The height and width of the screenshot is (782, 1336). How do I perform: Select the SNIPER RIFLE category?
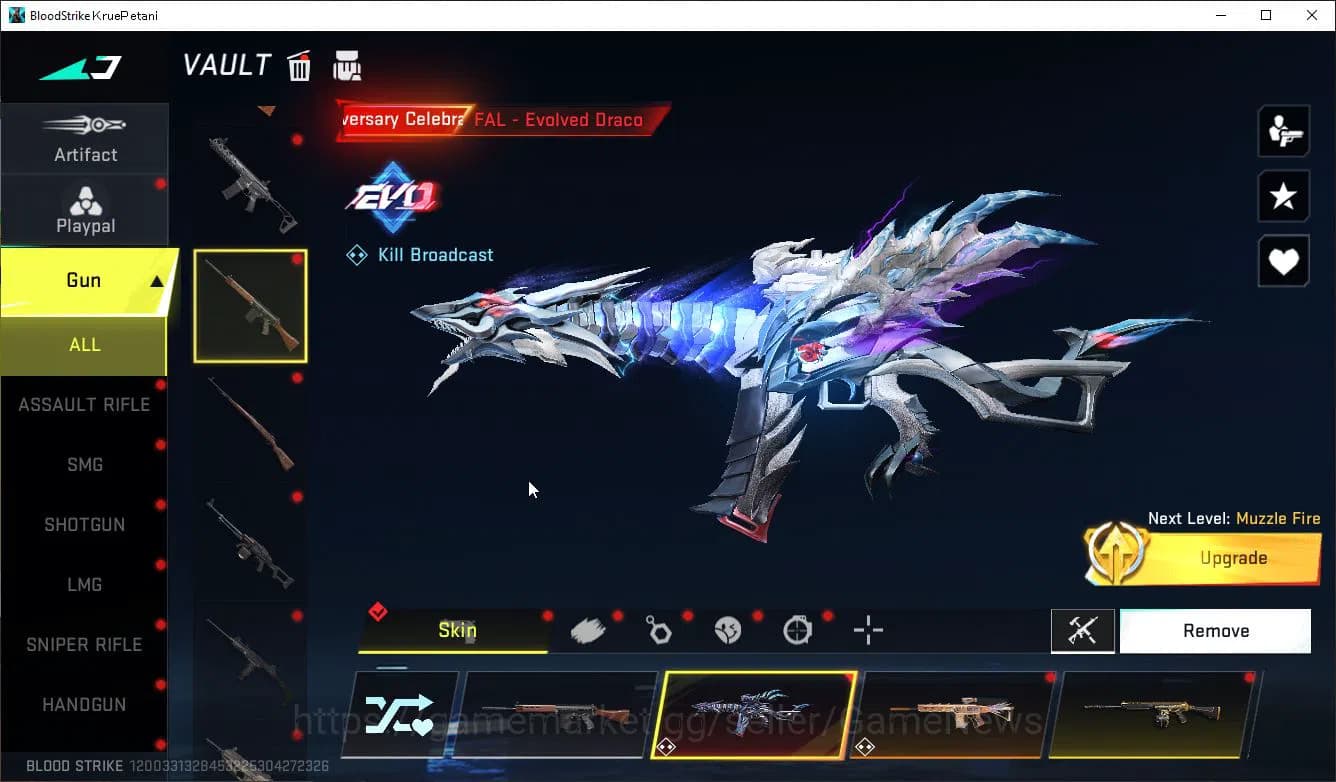tap(85, 644)
